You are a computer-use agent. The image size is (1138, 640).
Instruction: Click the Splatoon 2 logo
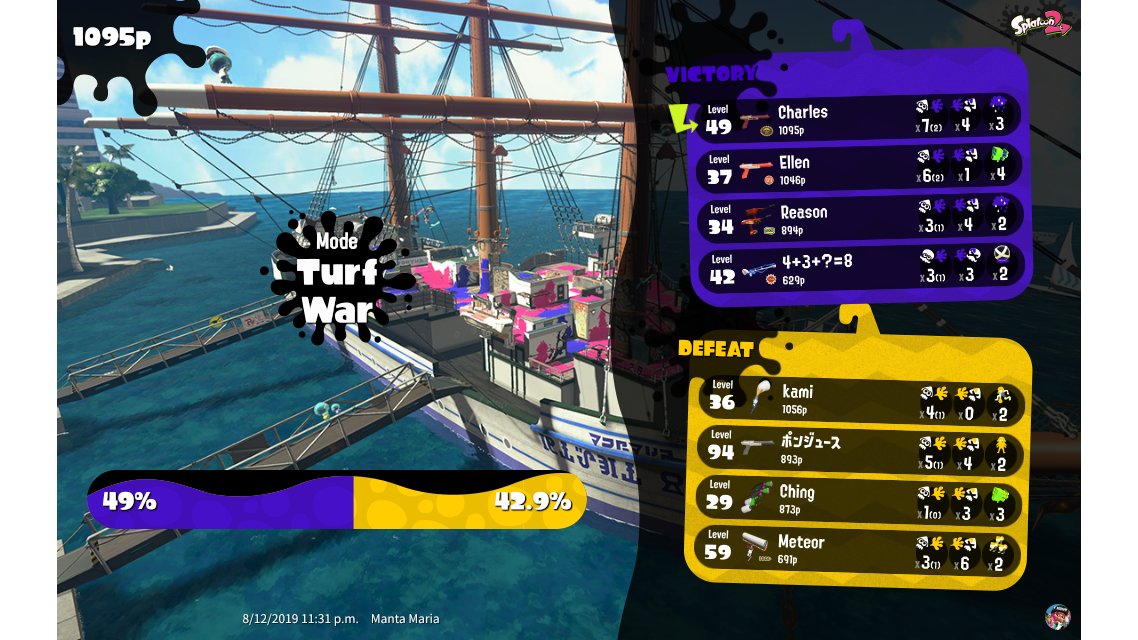pos(1042,23)
